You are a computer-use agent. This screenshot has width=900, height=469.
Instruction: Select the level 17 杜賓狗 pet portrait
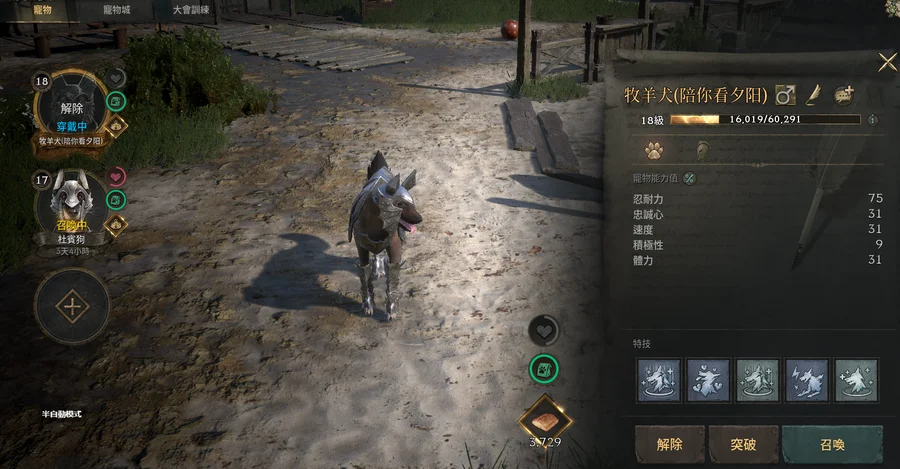(70, 204)
